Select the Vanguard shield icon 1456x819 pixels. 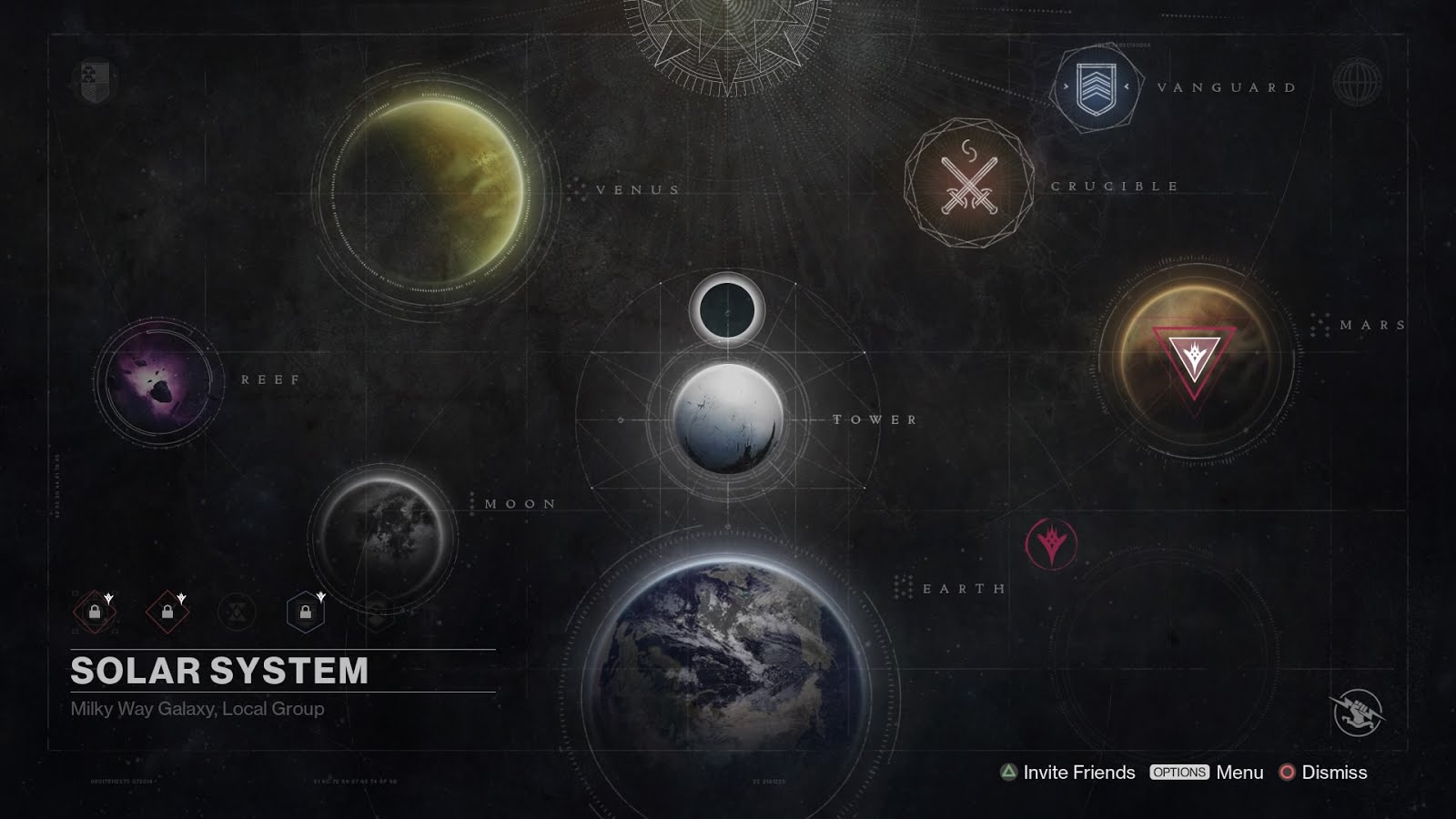tap(1096, 86)
